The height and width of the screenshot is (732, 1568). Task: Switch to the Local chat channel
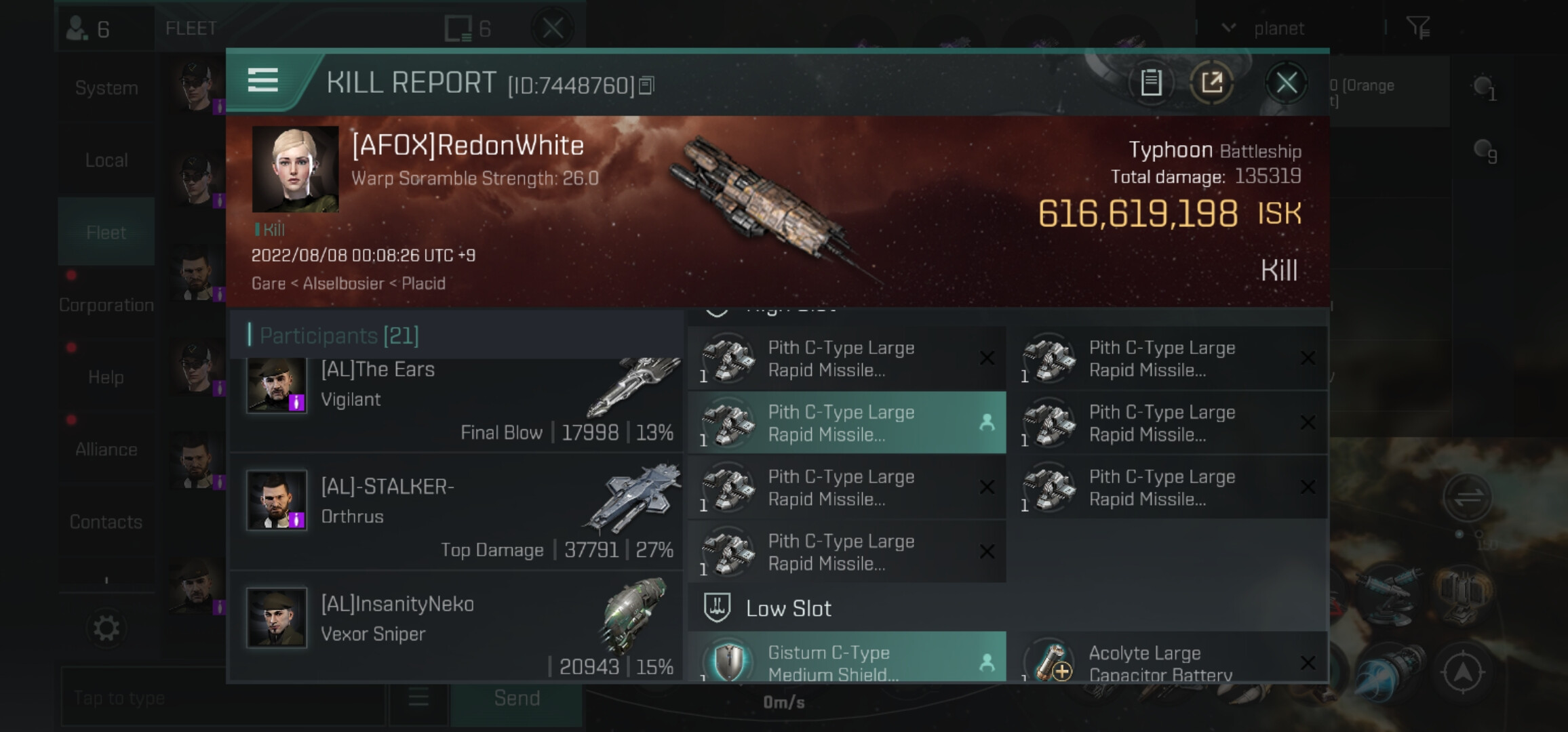coord(106,161)
